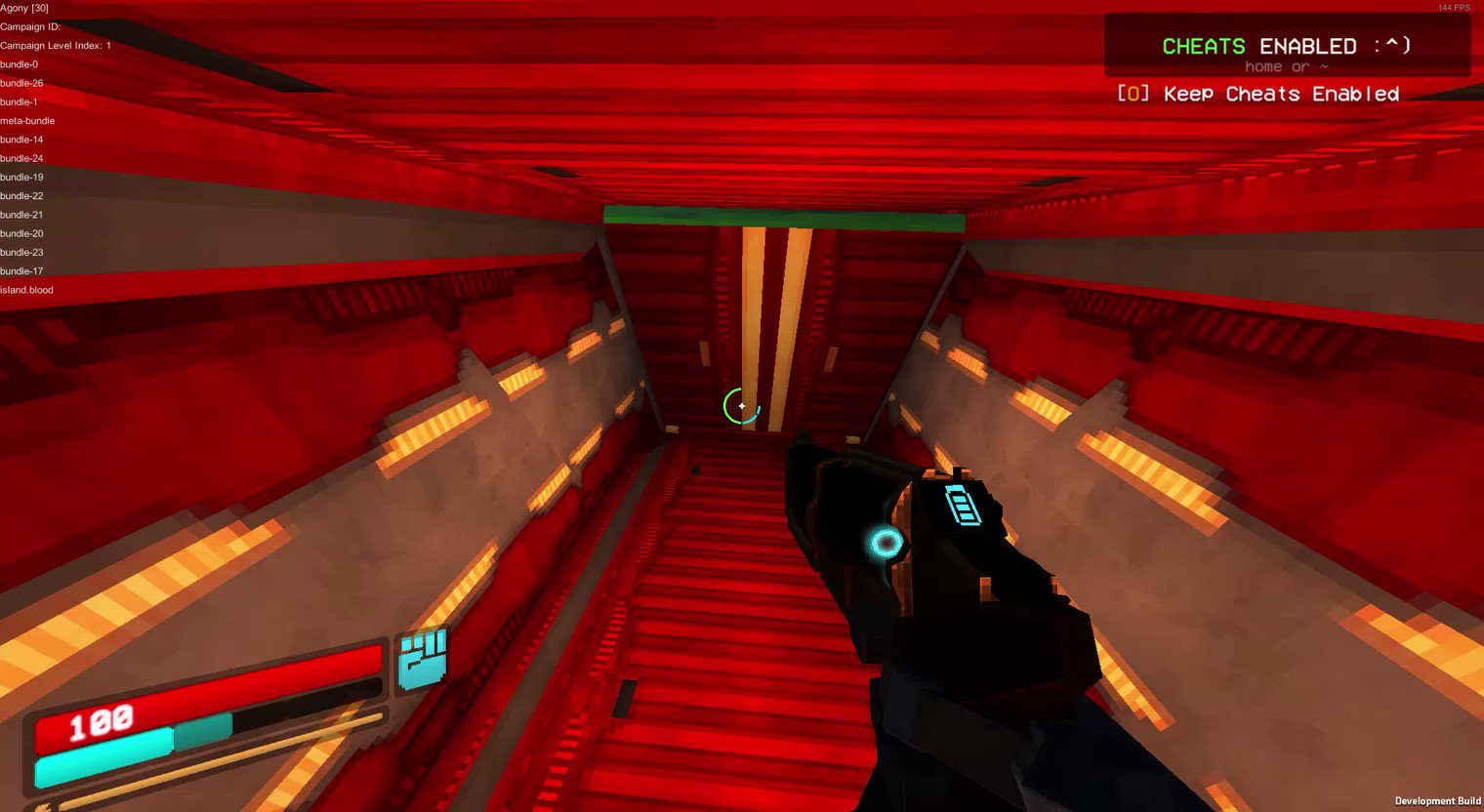Select bundle-26 from the debug list
The width and height of the screenshot is (1484, 812).
pos(21,83)
